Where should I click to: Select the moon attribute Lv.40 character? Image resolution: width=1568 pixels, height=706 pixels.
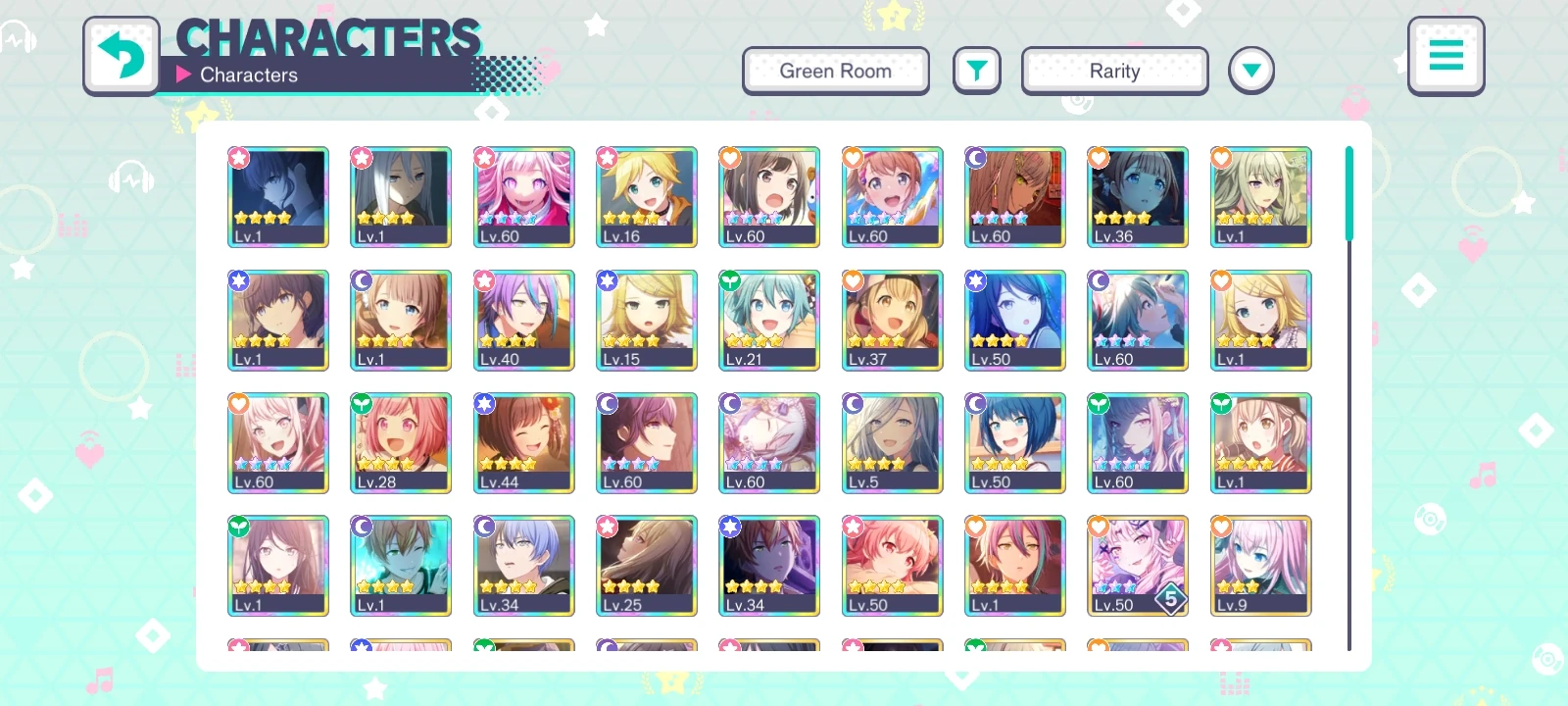524,320
